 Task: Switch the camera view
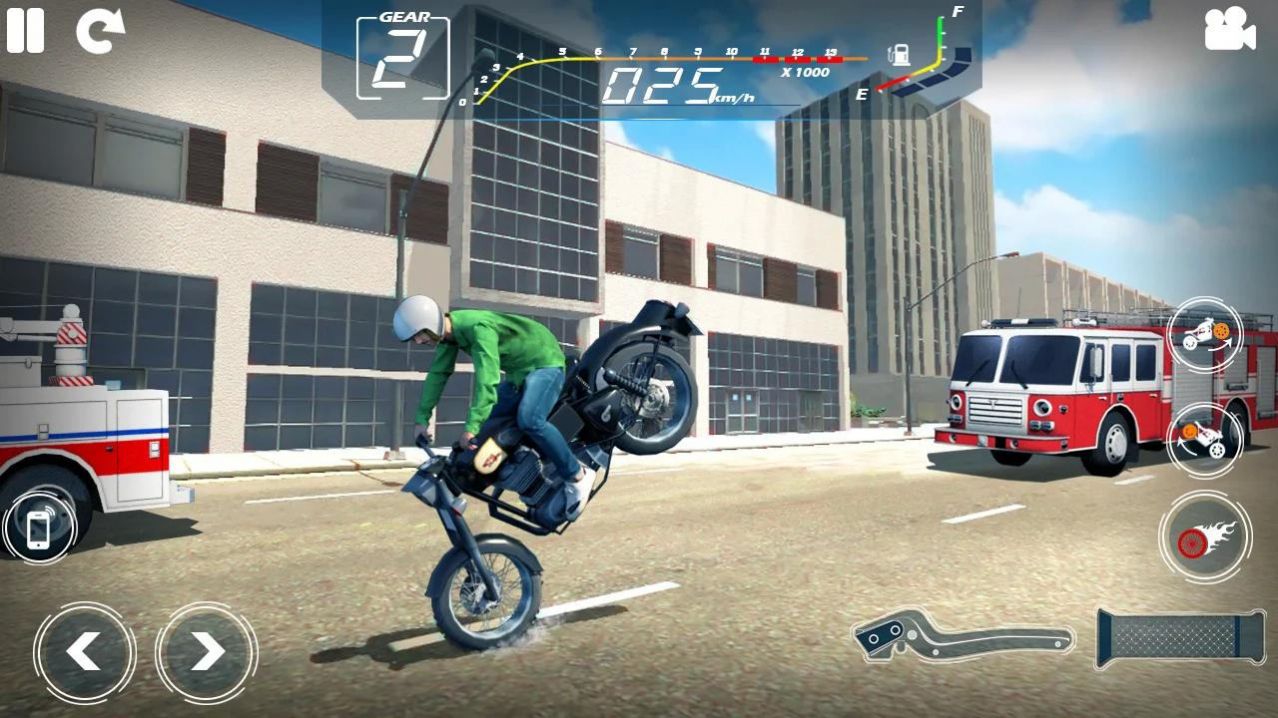(1229, 29)
